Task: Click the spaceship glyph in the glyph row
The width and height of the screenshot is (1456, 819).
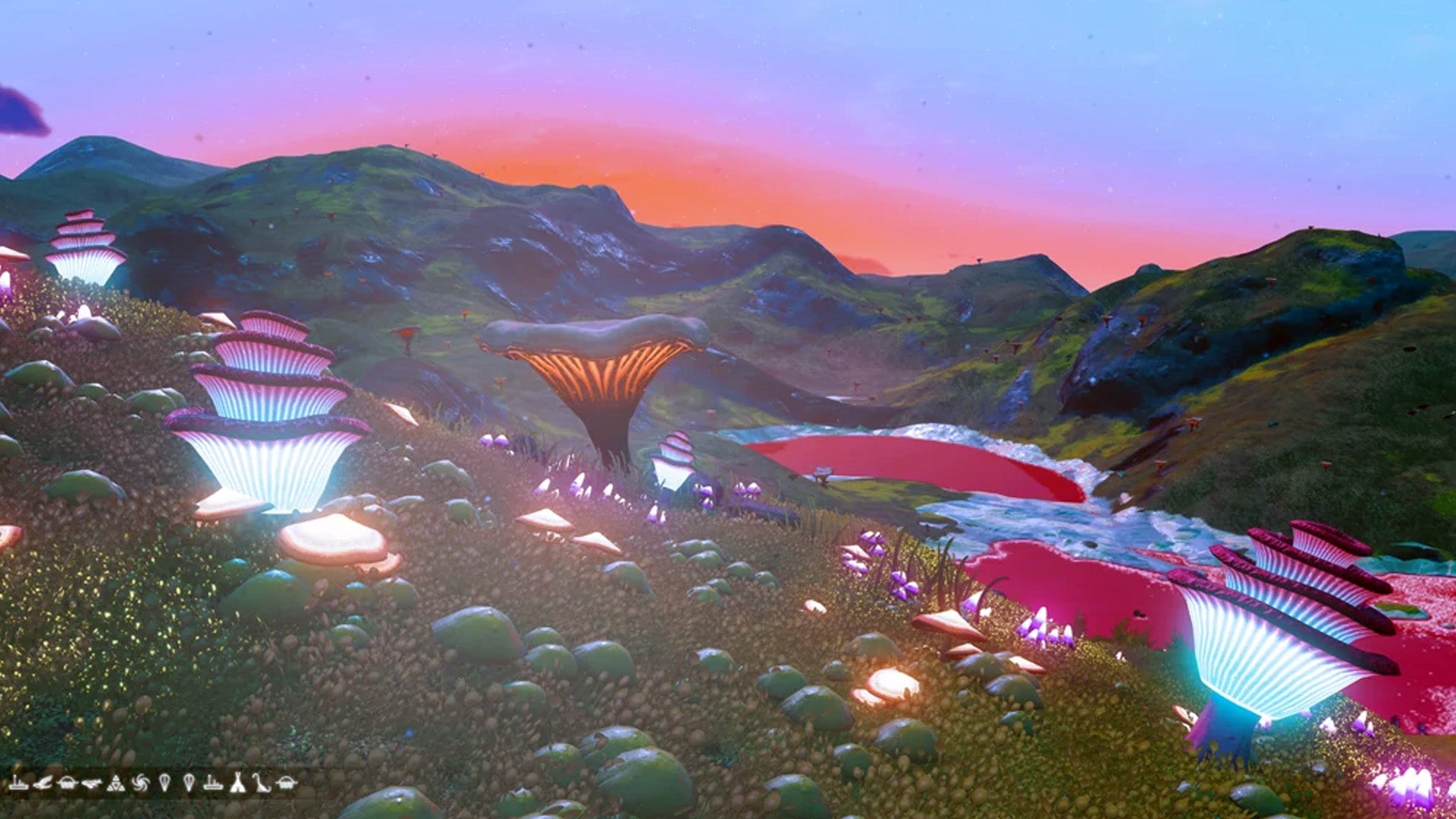Action: (x=91, y=783)
